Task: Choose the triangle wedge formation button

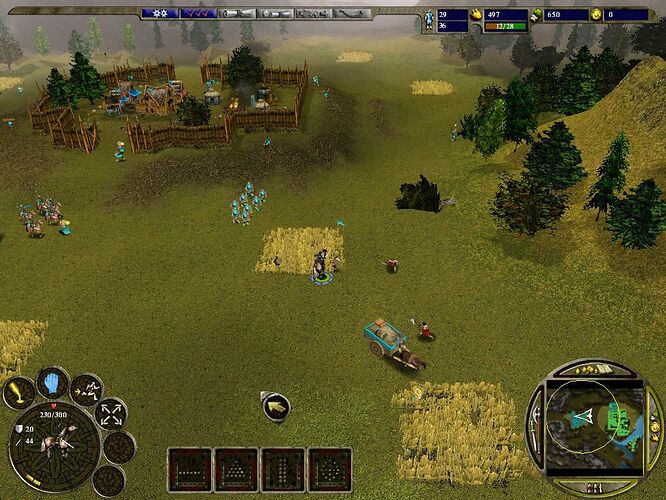Action: (x=237, y=469)
